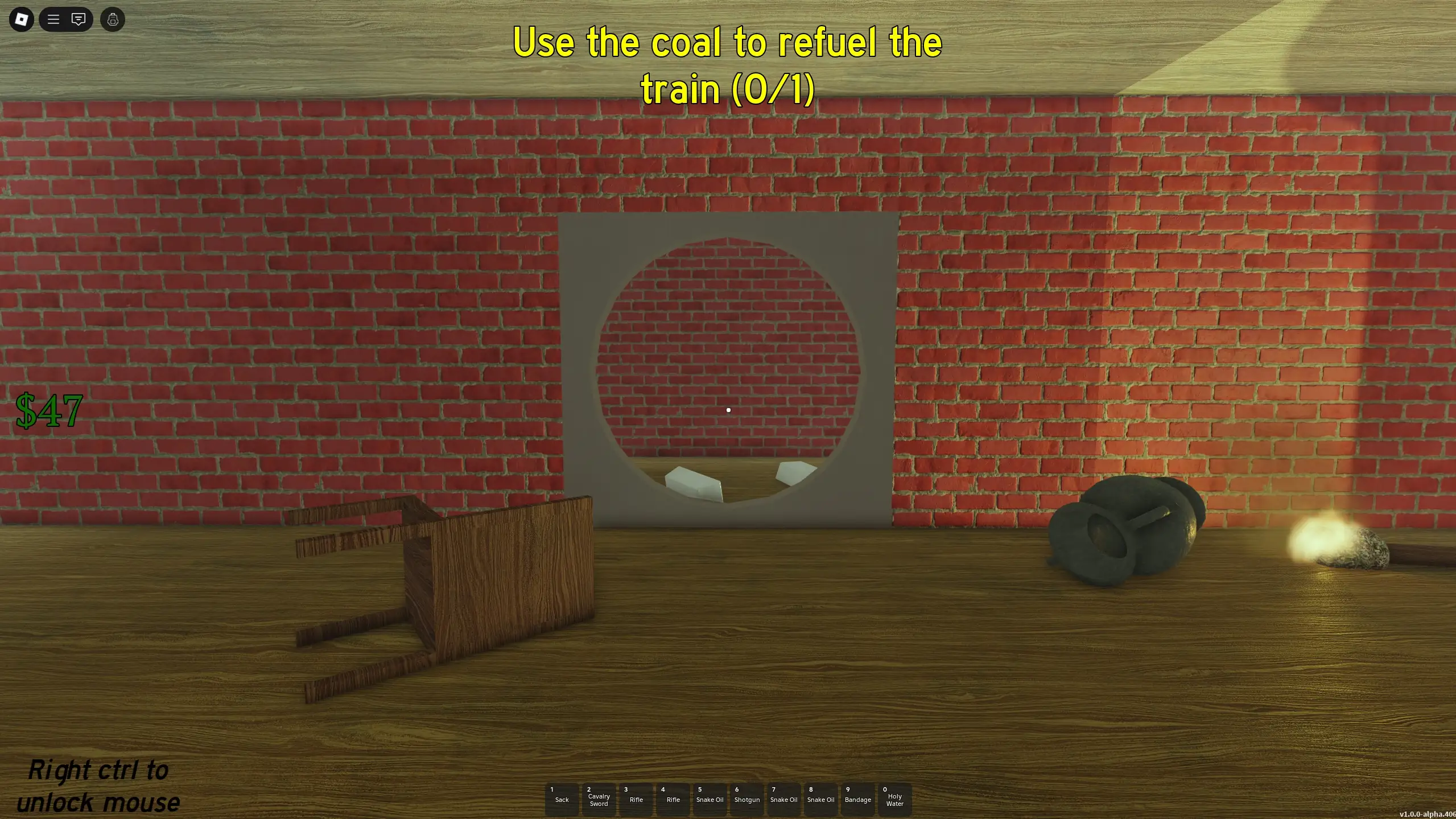Image resolution: width=1456 pixels, height=819 pixels.
Task: Toggle the chat window icon
Action: 79,20
